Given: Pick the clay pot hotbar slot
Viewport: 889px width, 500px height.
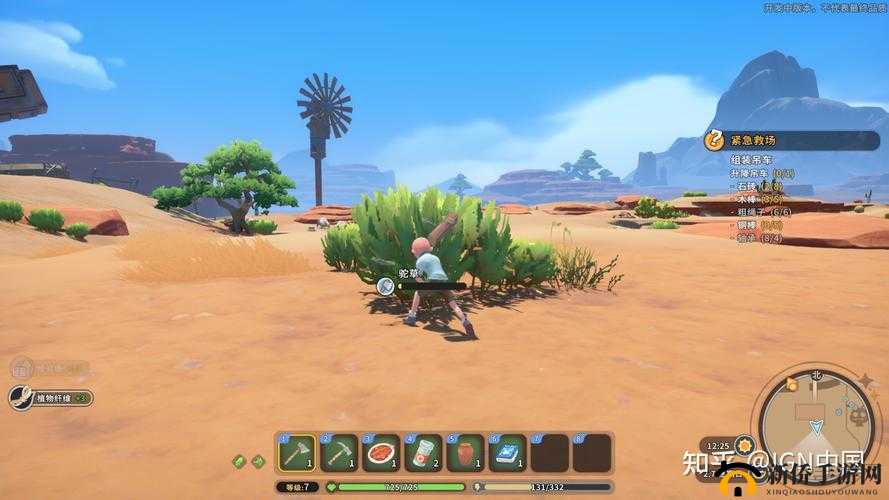Looking at the screenshot, I should pos(465,453).
